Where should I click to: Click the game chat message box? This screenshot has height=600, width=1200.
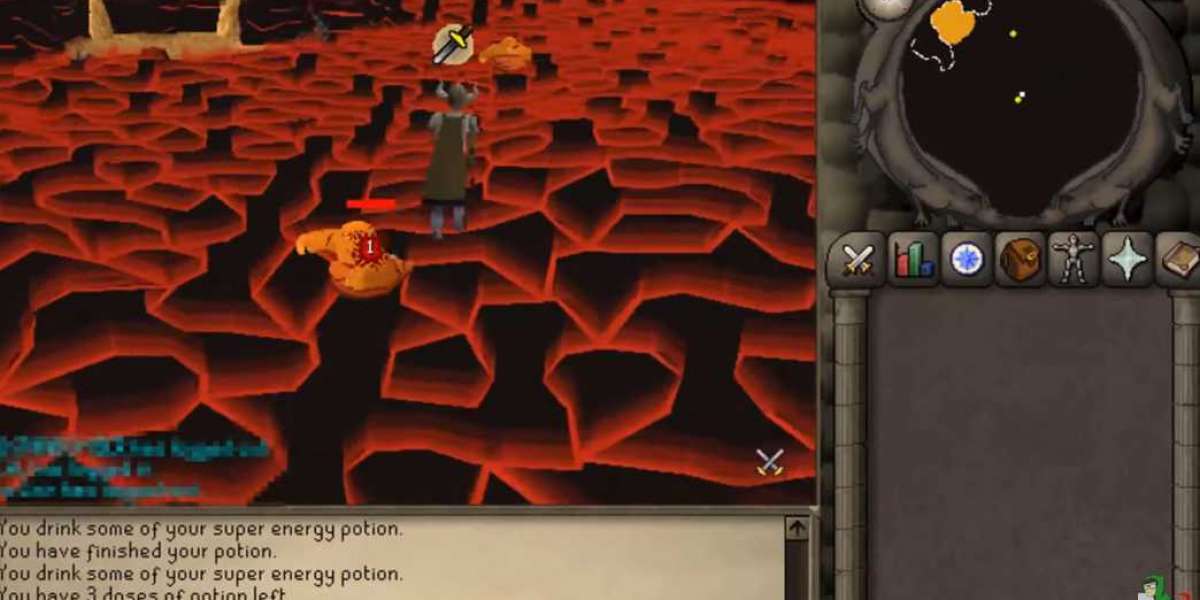[x=390, y=558]
